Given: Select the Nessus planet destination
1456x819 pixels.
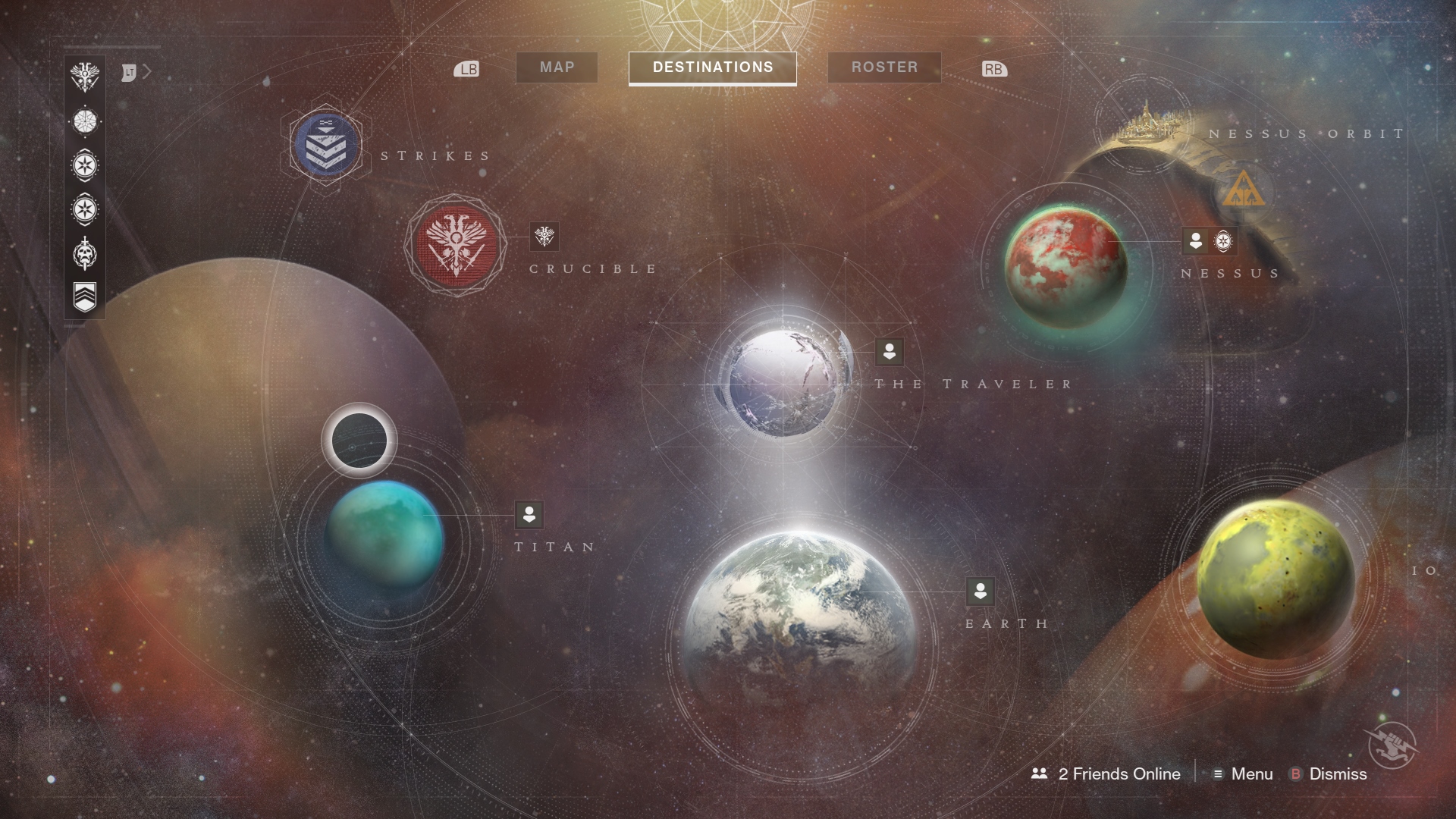Looking at the screenshot, I should point(1065,266).
